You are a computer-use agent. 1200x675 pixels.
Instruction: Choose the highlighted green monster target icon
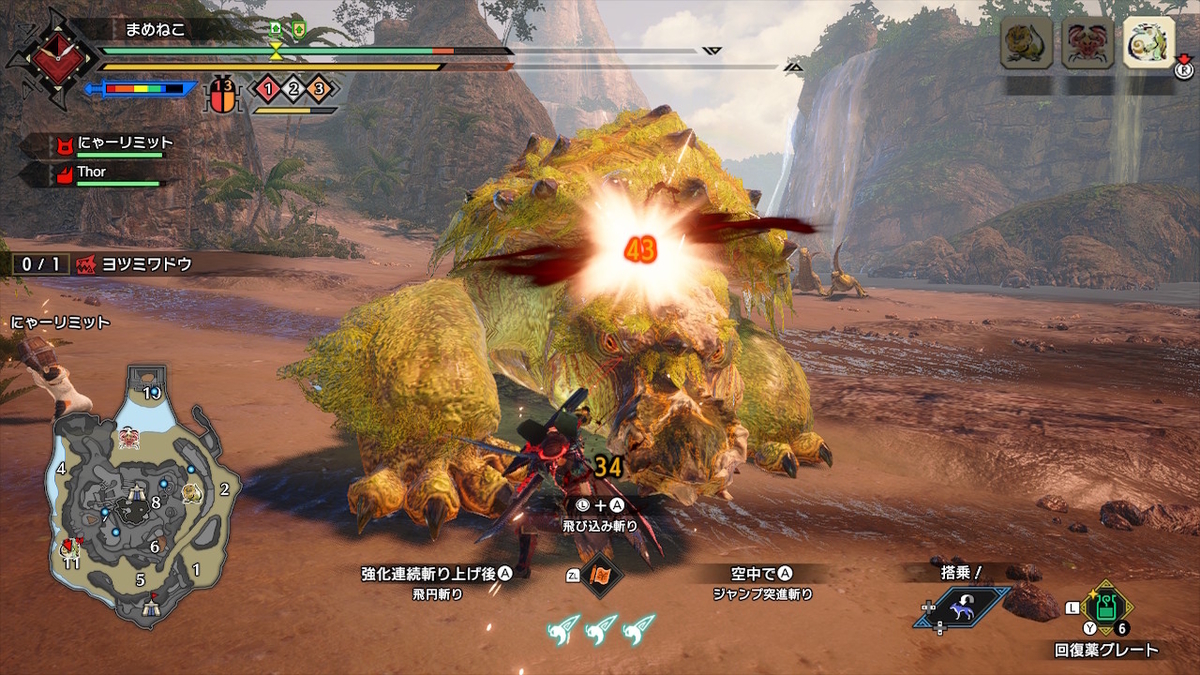1147,43
